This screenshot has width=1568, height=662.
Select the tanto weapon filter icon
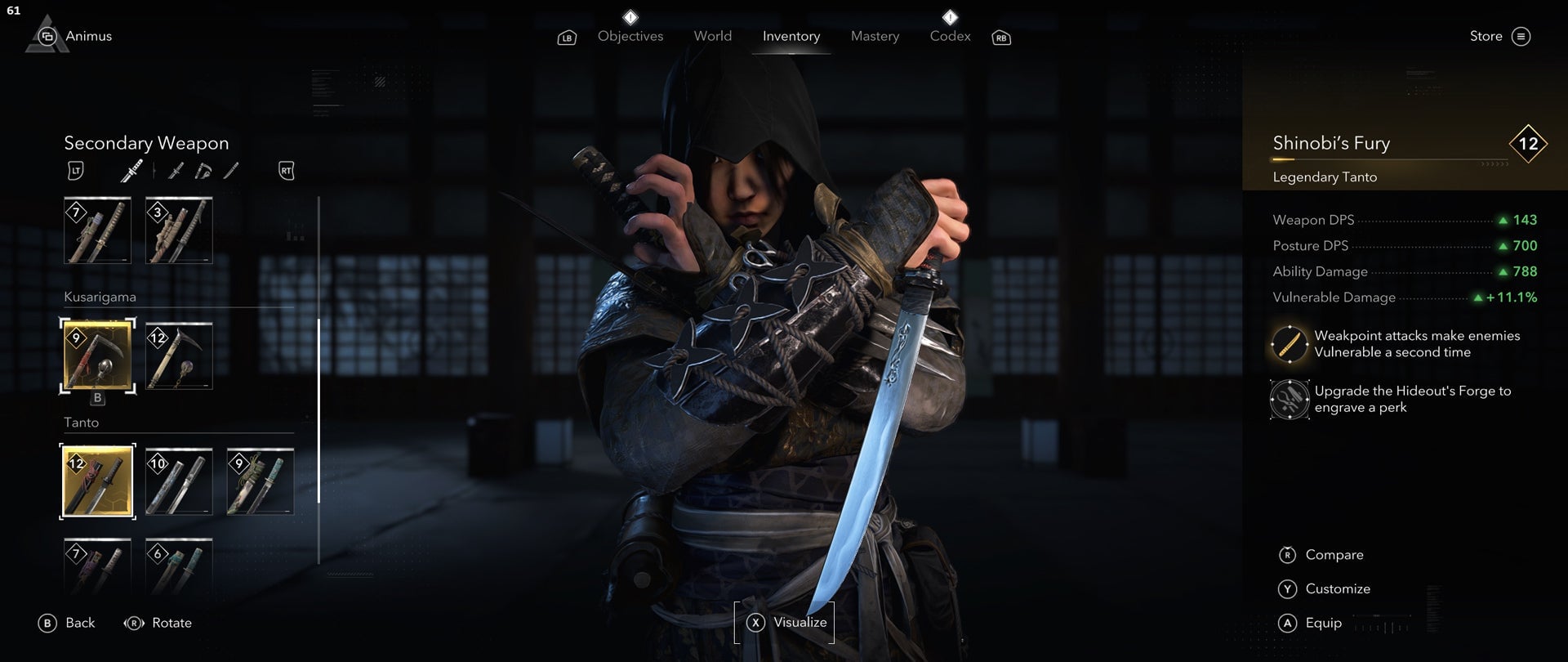point(233,172)
